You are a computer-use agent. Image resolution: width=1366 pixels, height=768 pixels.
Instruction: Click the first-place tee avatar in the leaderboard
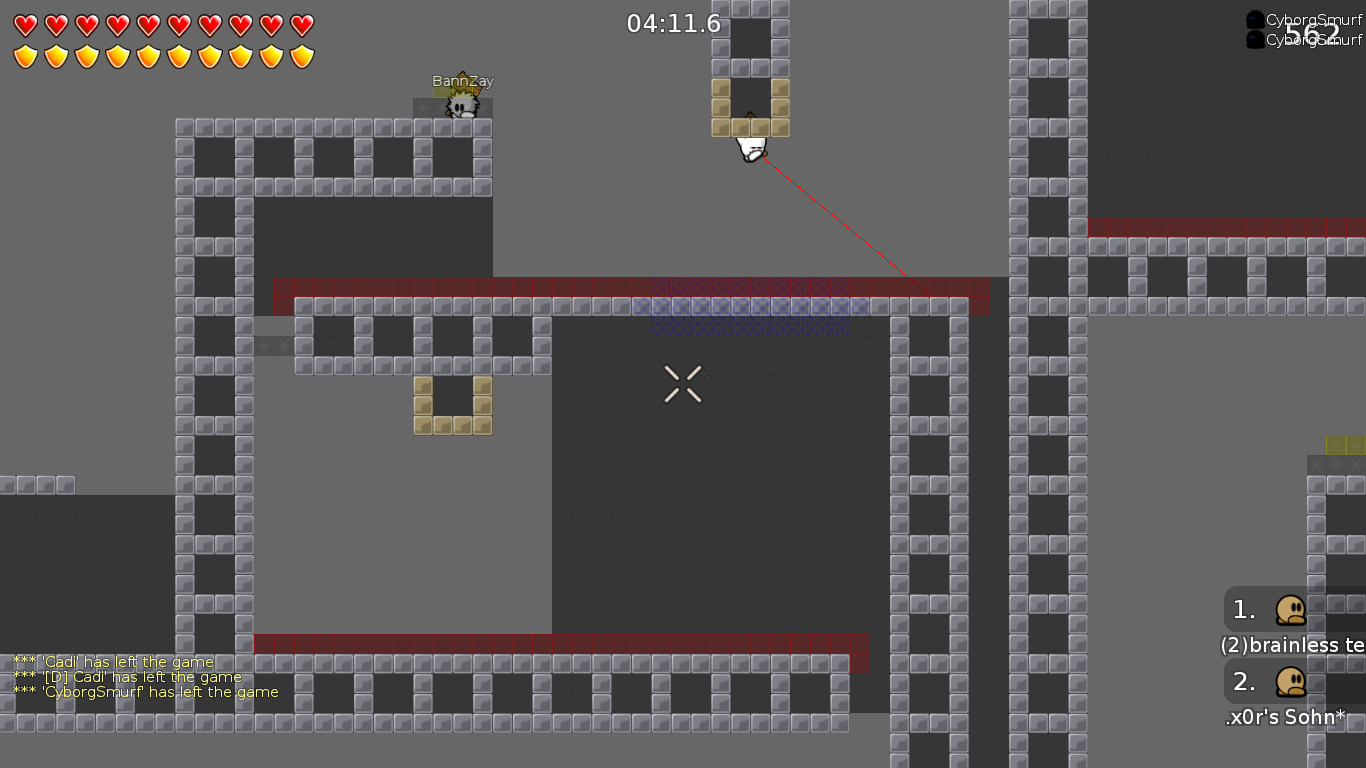tap(1290, 609)
